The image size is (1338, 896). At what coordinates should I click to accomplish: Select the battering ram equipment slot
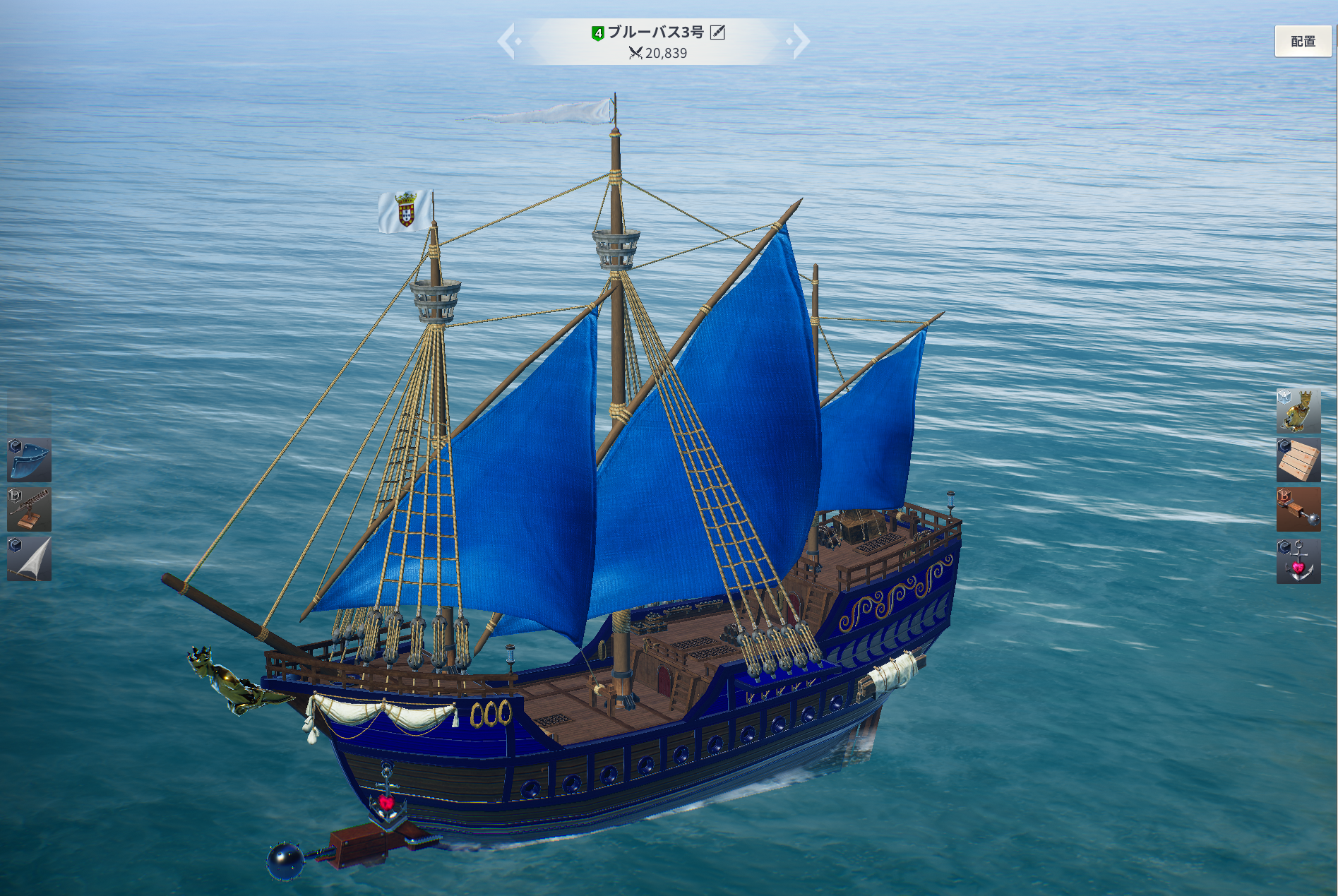[x=1298, y=509]
